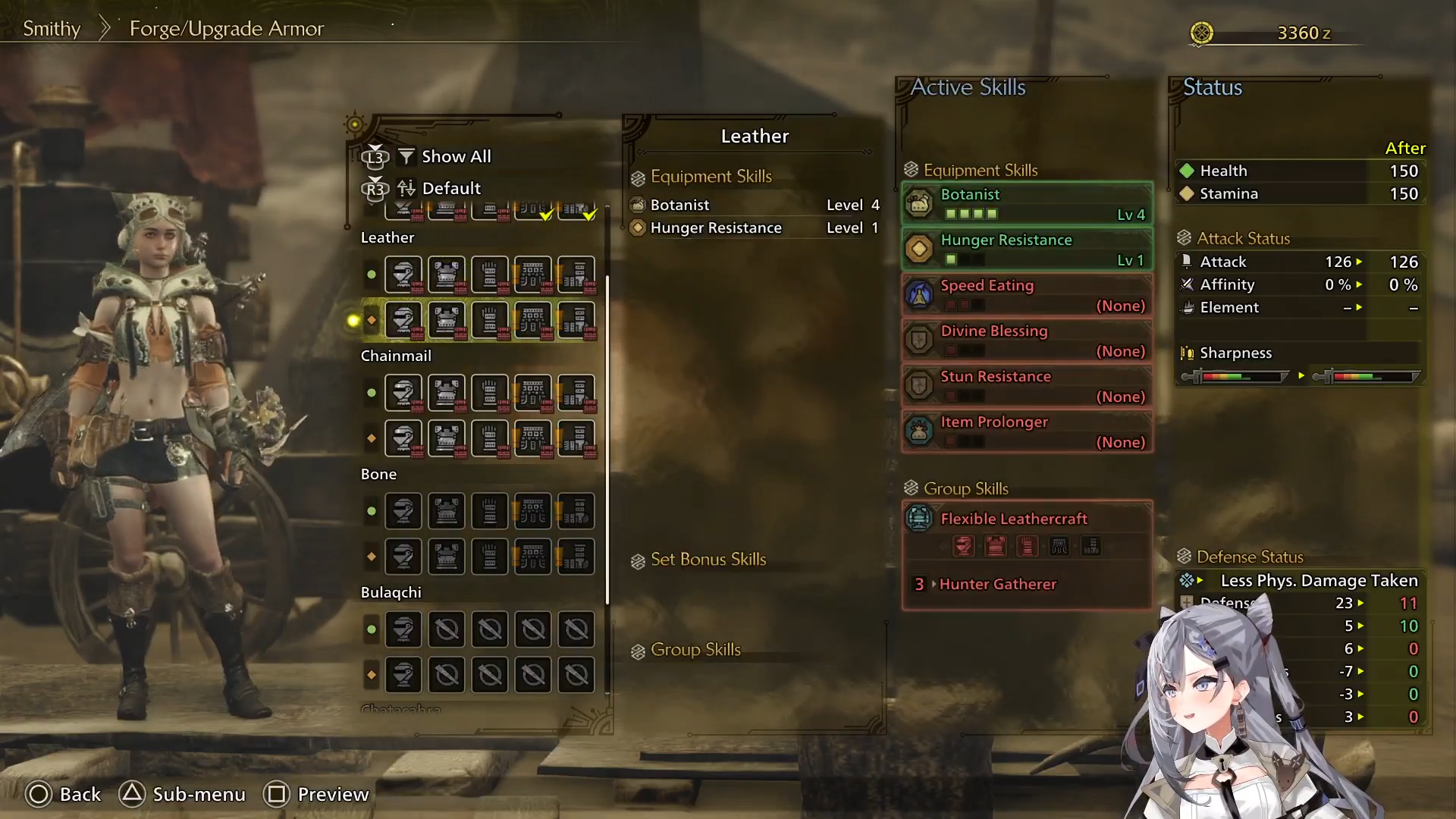Inspect the Hunger Resistance active skill
Screen dimensions: 1456x819
click(1027, 249)
